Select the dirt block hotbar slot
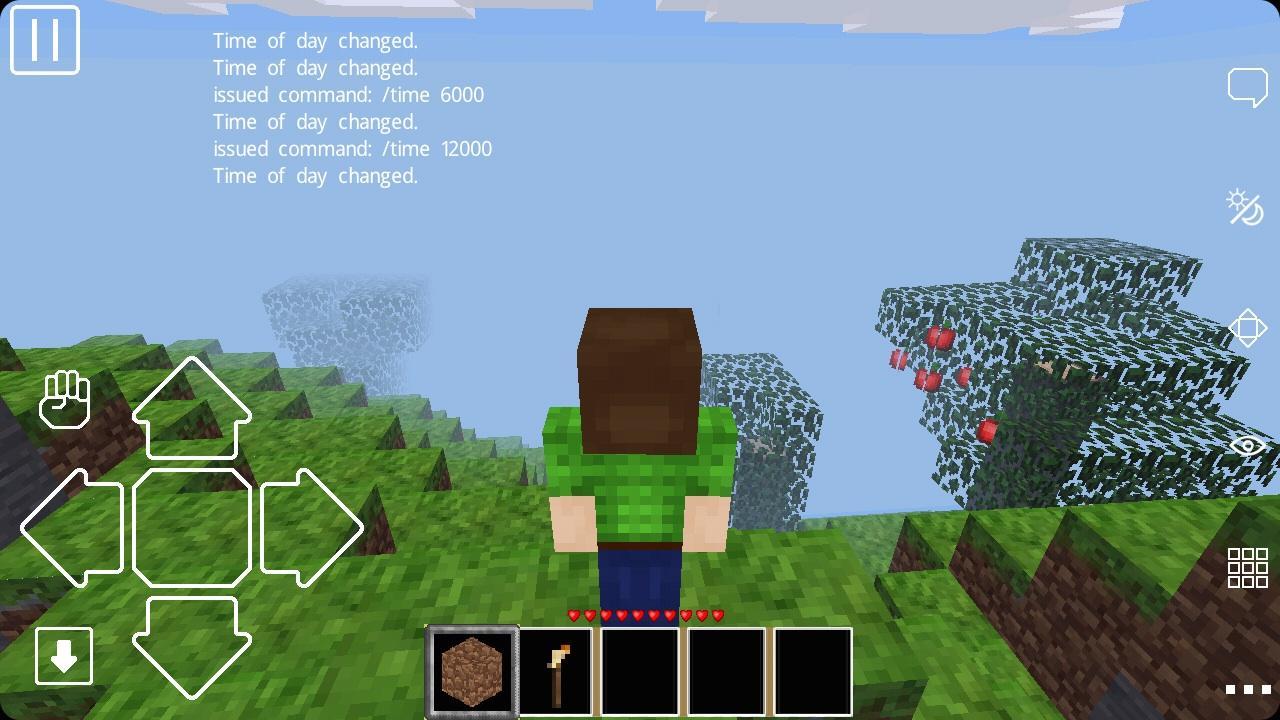This screenshot has width=1280, height=720. click(471, 669)
